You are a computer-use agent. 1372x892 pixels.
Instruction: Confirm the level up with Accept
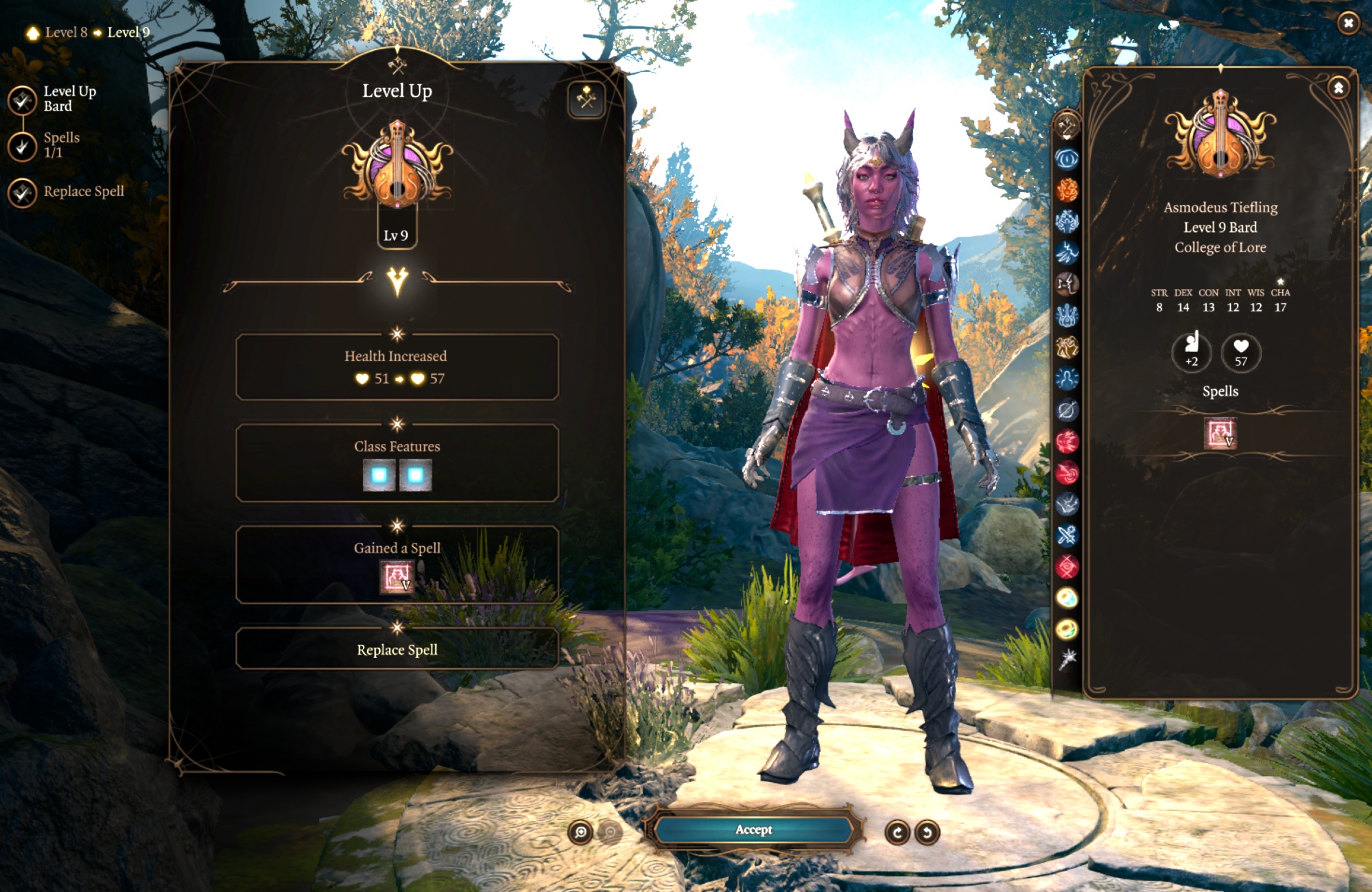754,830
